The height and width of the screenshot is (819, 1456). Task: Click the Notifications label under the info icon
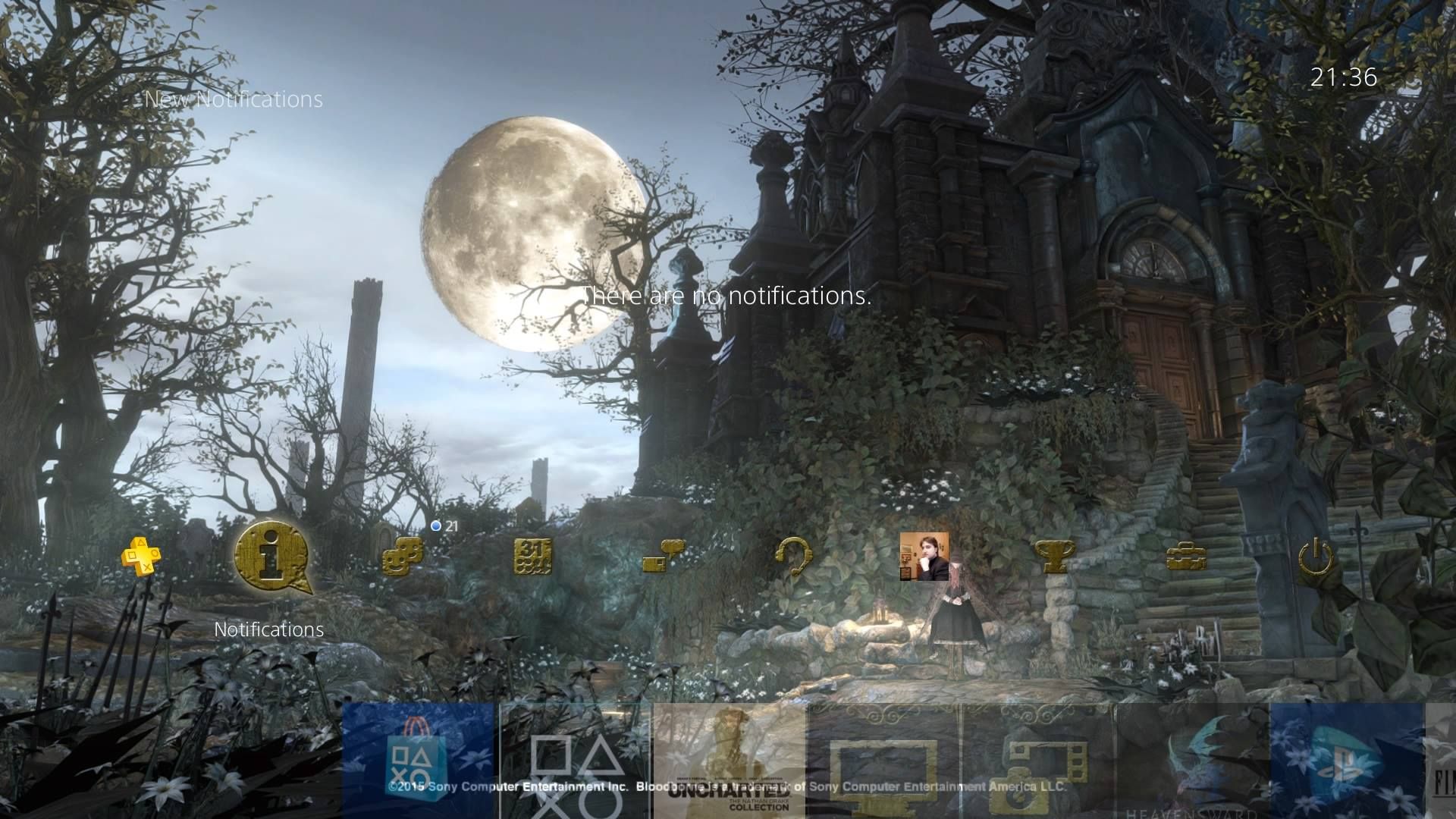point(268,629)
